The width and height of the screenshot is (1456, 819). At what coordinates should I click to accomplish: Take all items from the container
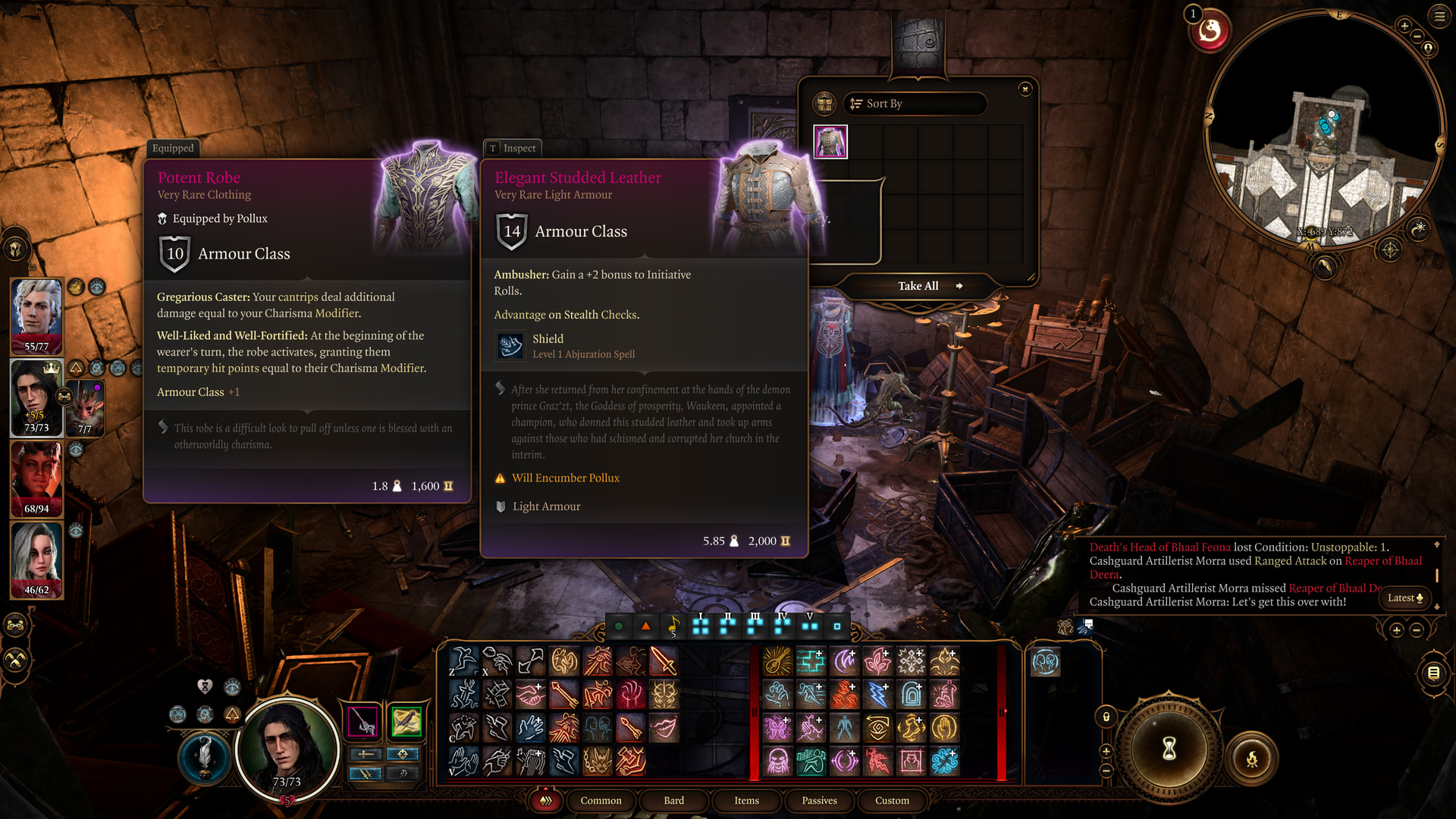[919, 286]
